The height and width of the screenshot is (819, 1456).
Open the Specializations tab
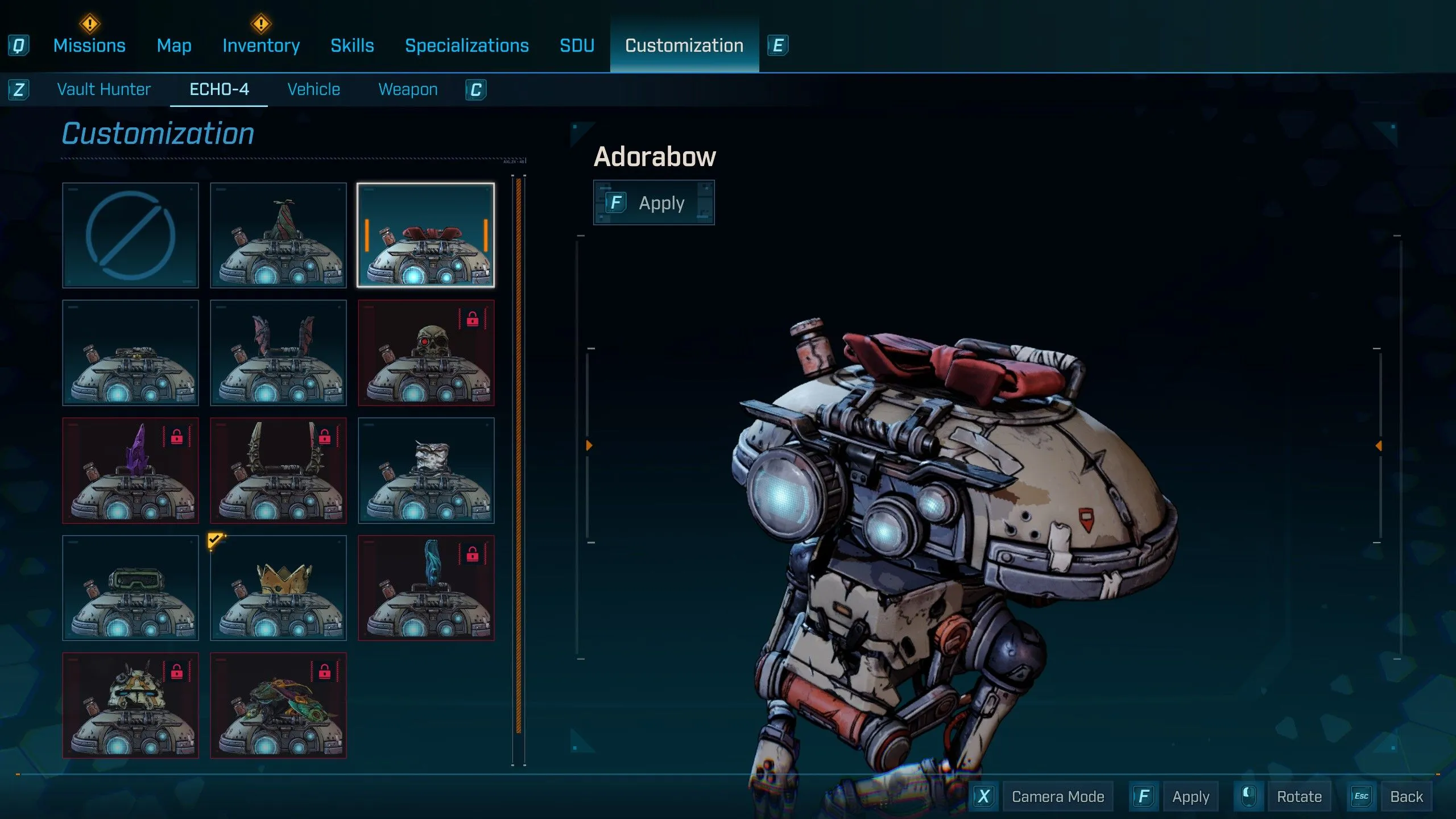(466, 45)
